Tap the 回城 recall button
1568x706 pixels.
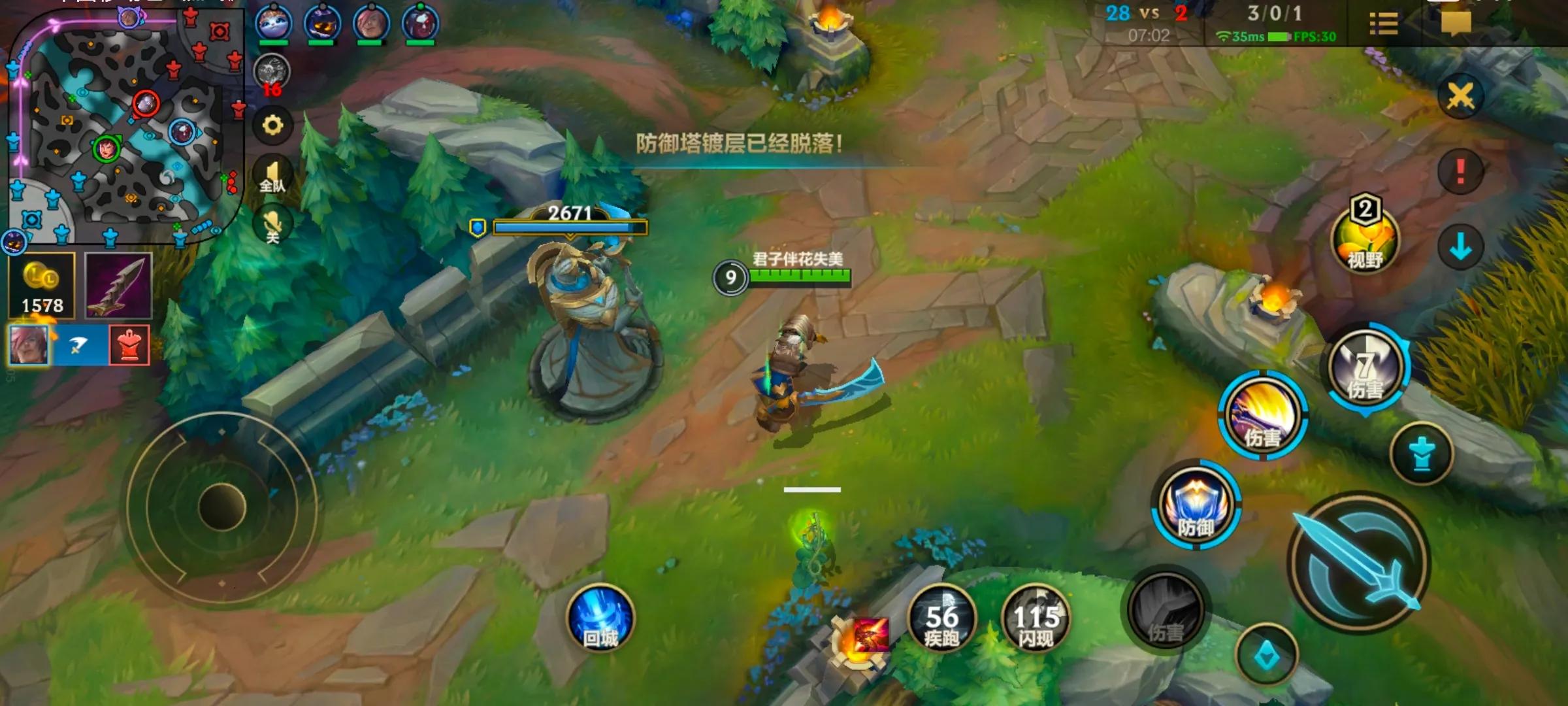600,618
